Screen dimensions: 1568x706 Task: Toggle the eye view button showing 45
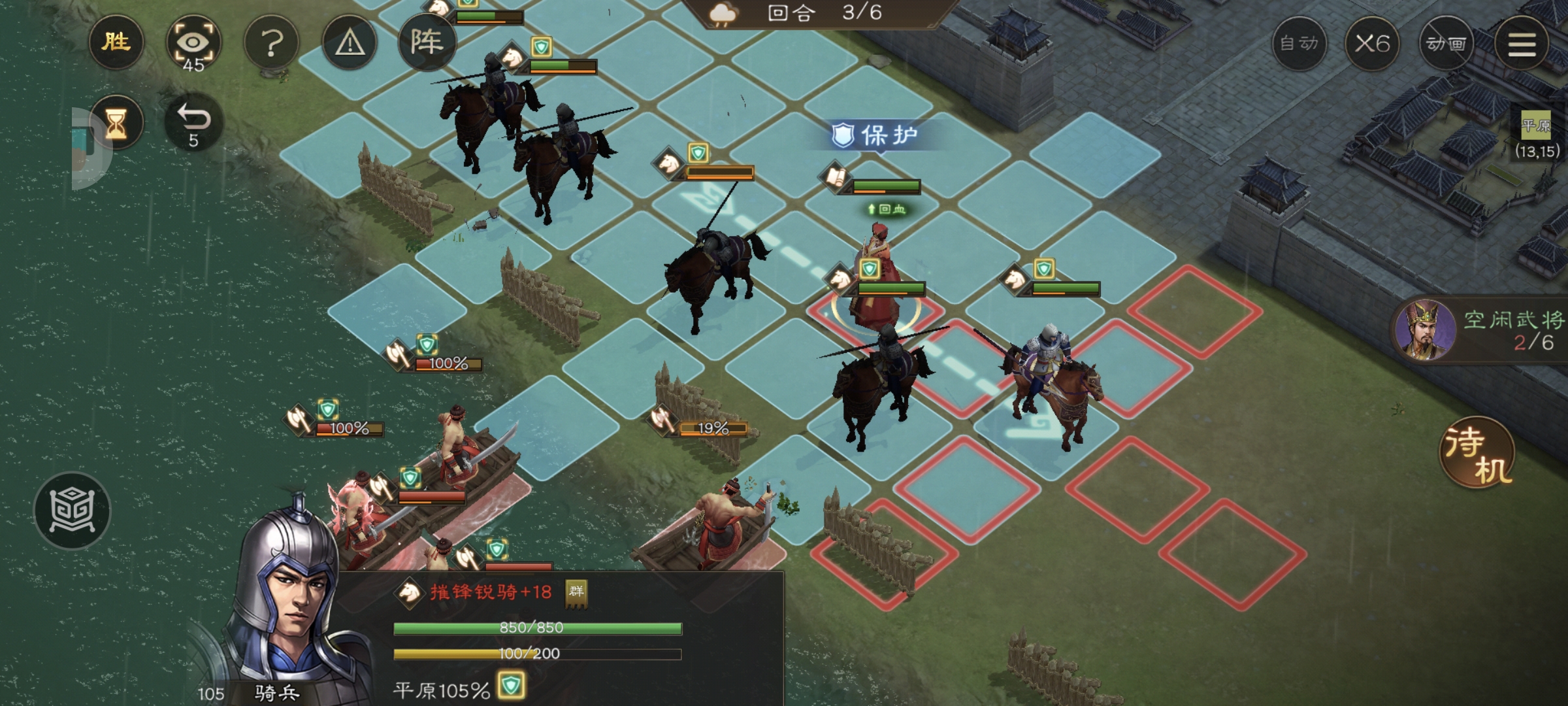[193, 44]
